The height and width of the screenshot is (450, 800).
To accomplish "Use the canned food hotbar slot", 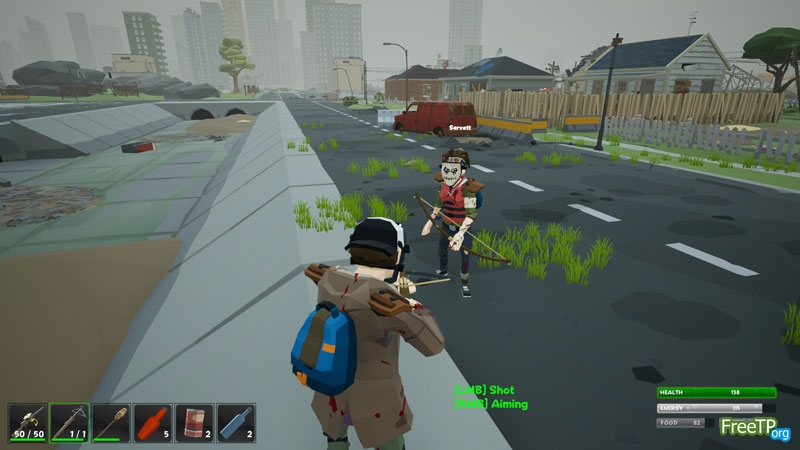I will click(194, 422).
